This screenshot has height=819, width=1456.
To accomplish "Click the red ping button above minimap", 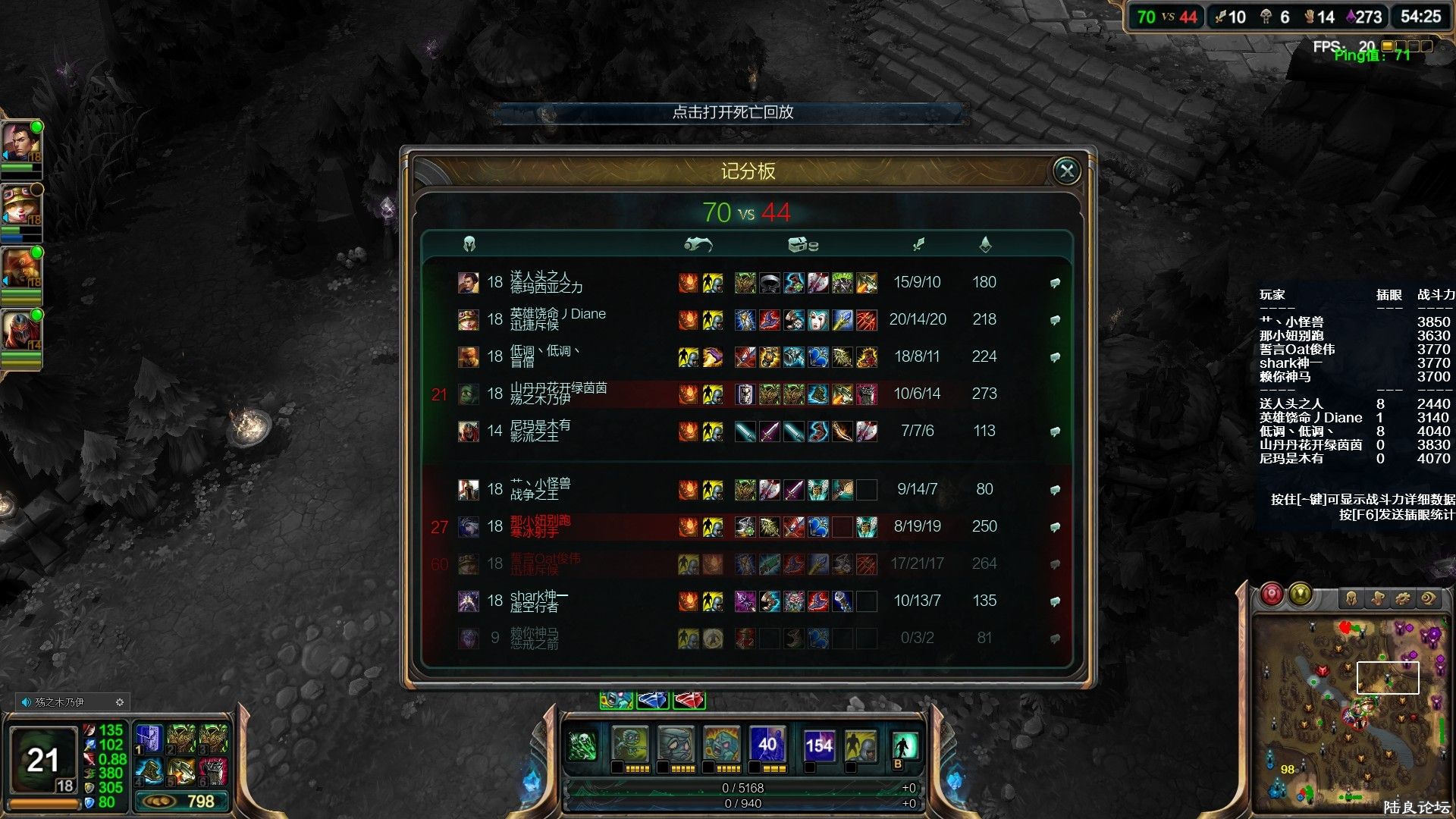I will tap(1272, 595).
